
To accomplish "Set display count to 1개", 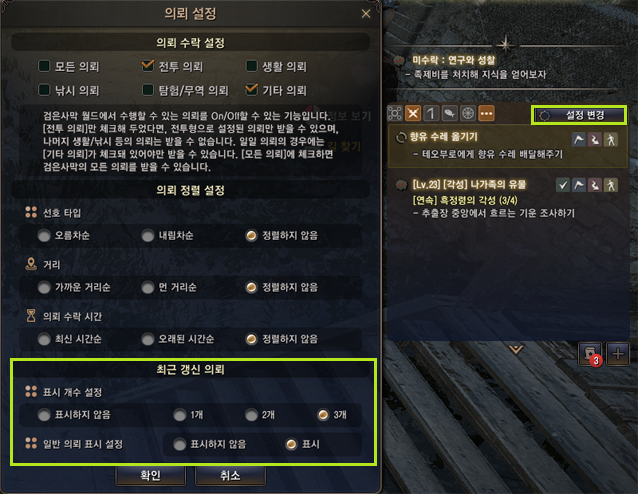I will [180, 414].
